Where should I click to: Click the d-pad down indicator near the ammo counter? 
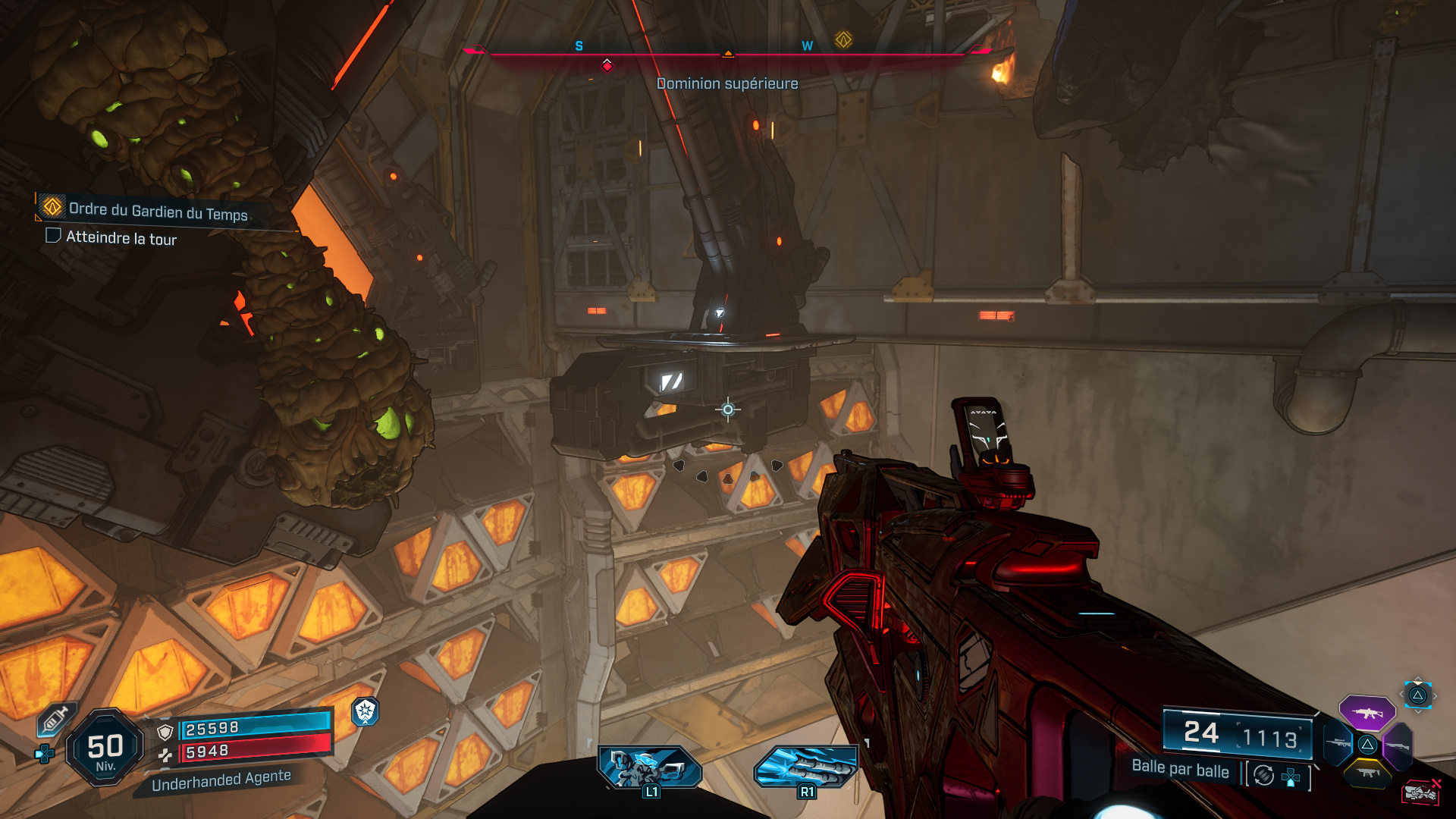click(x=1291, y=777)
